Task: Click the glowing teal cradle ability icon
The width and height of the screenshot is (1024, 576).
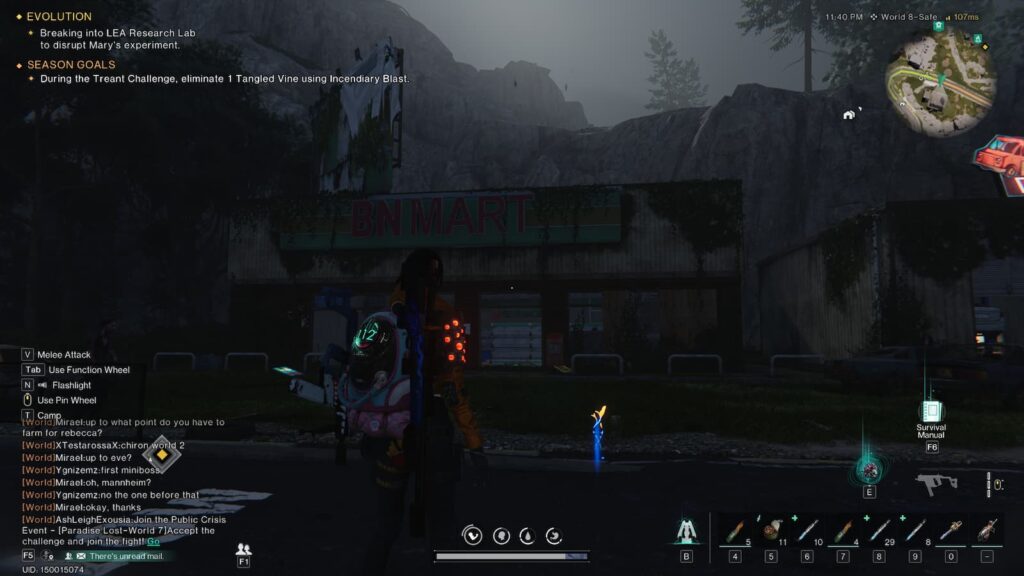Action: 869,469
